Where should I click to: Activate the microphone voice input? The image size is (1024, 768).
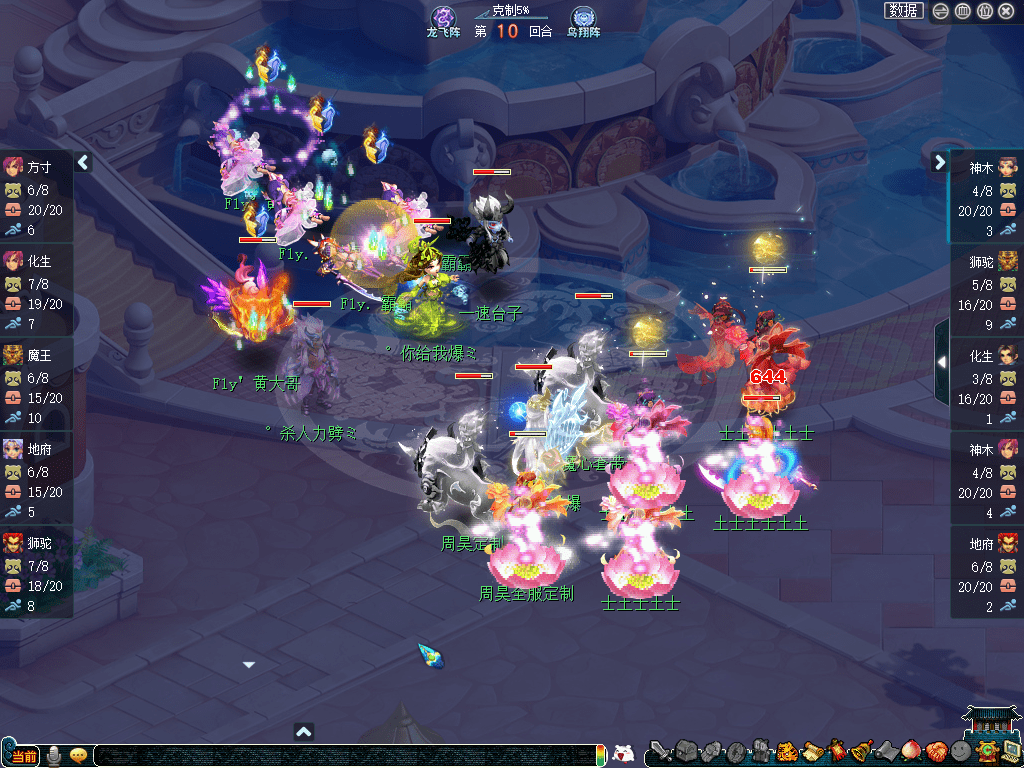pyautogui.click(x=54, y=756)
